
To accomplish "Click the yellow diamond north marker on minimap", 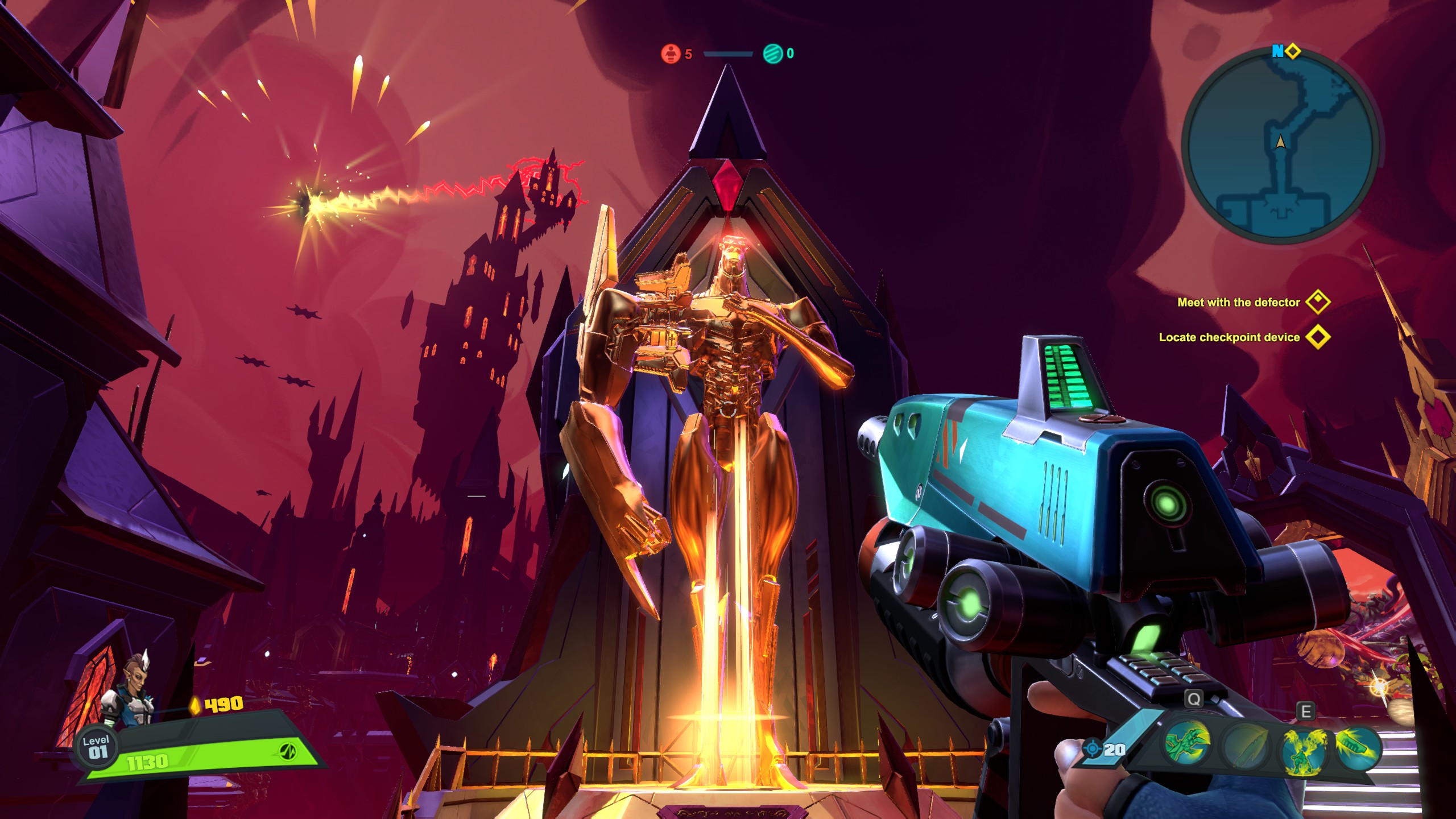I will [1293, 51].
